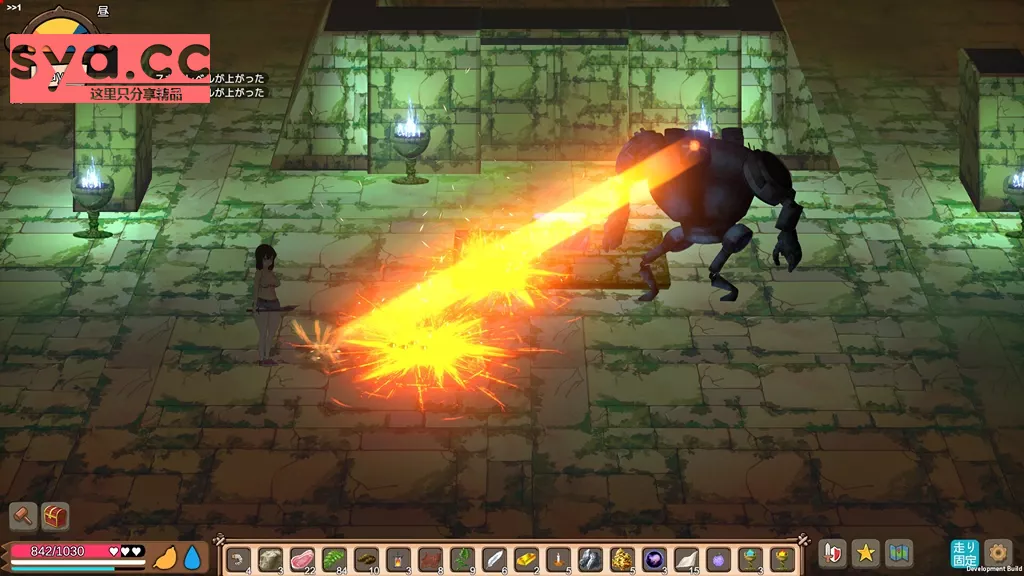
Task: Open the world map
Action: coord(899,552)
